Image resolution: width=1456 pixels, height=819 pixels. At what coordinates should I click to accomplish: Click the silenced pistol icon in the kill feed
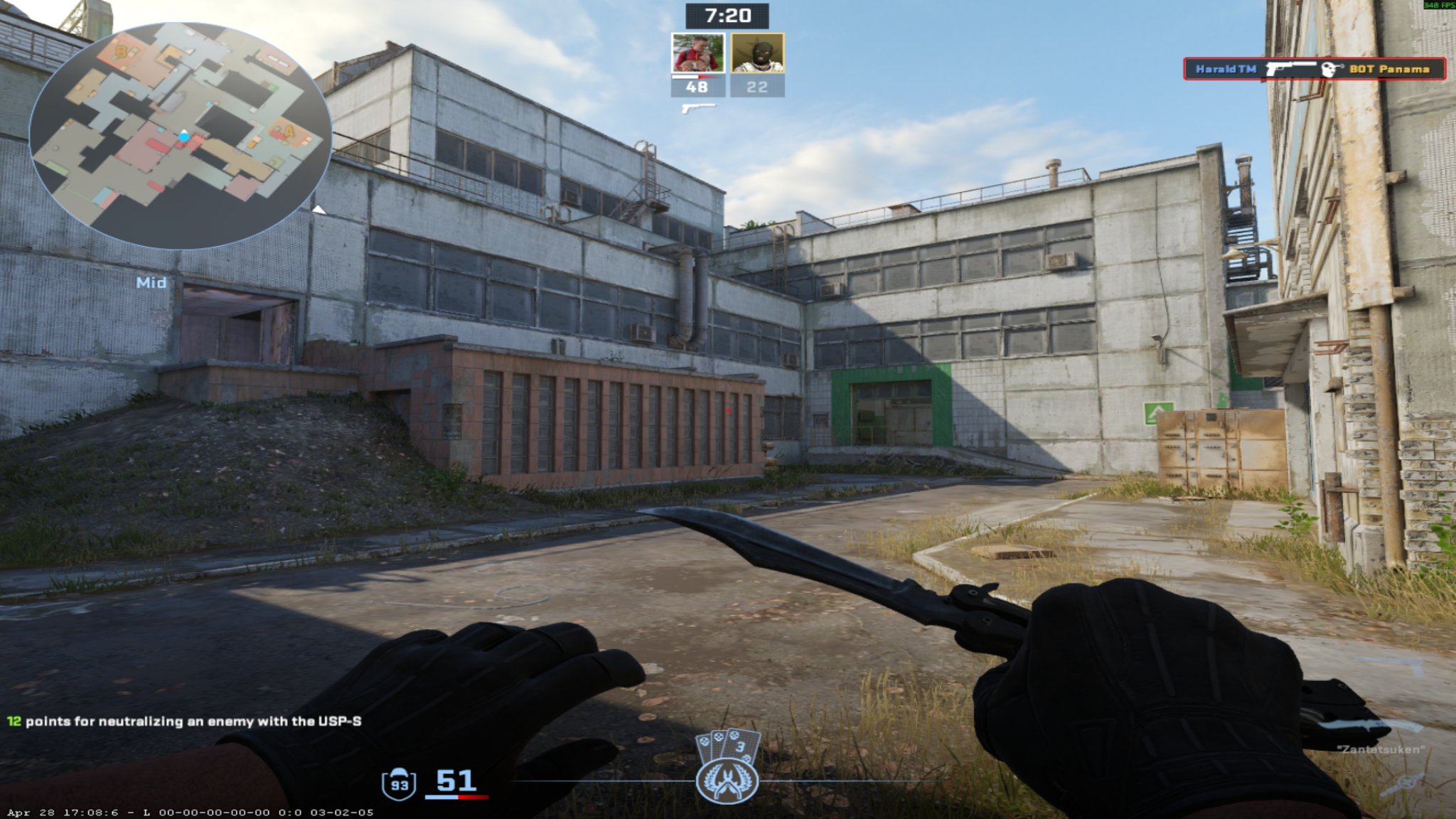point(1290,68)
